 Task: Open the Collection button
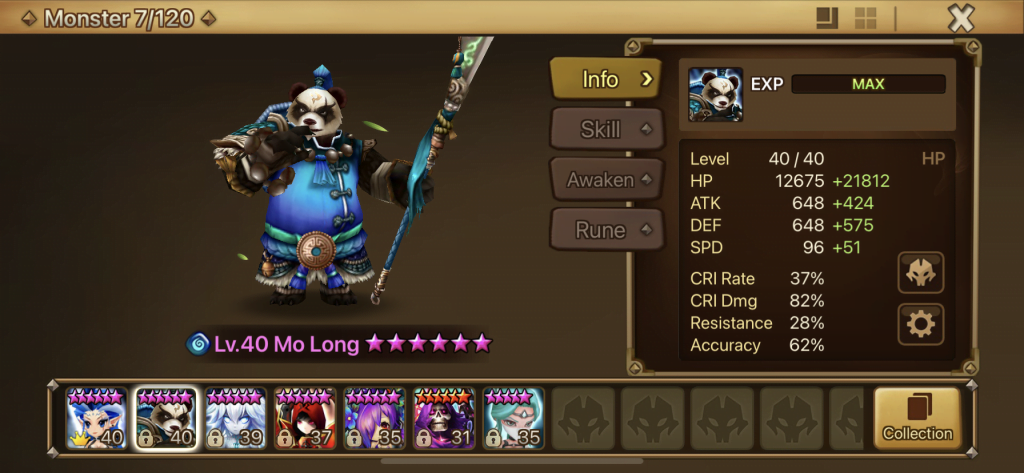[x=917, y=418]
